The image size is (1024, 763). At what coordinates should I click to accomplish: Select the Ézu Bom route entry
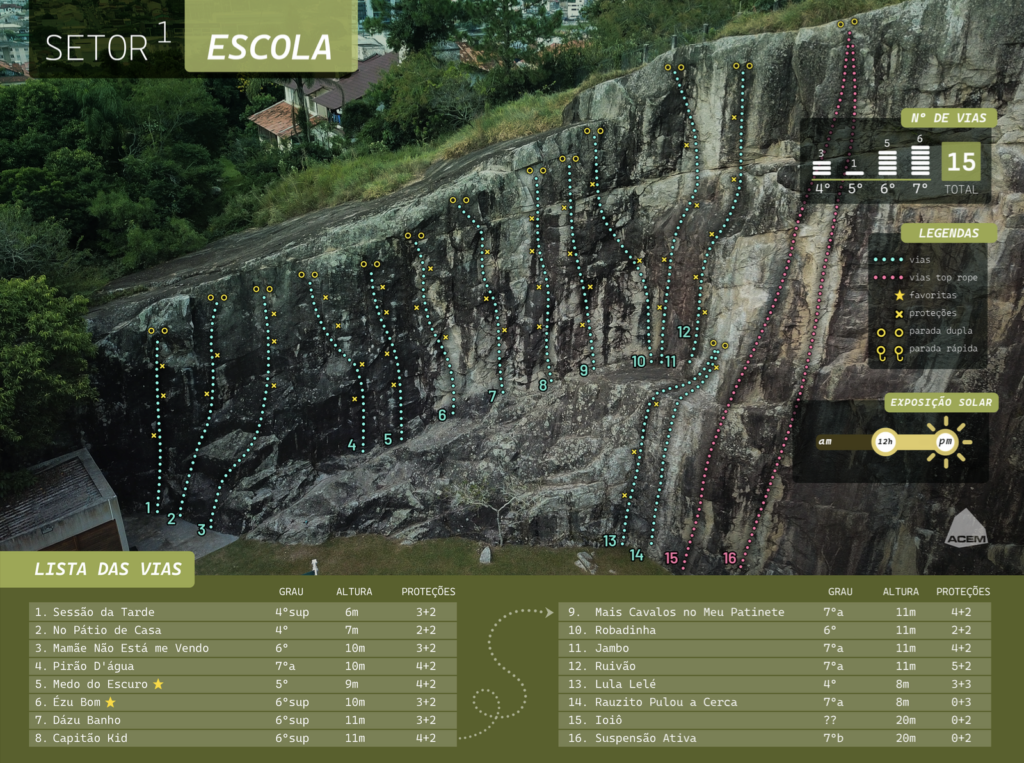[243, 702]
